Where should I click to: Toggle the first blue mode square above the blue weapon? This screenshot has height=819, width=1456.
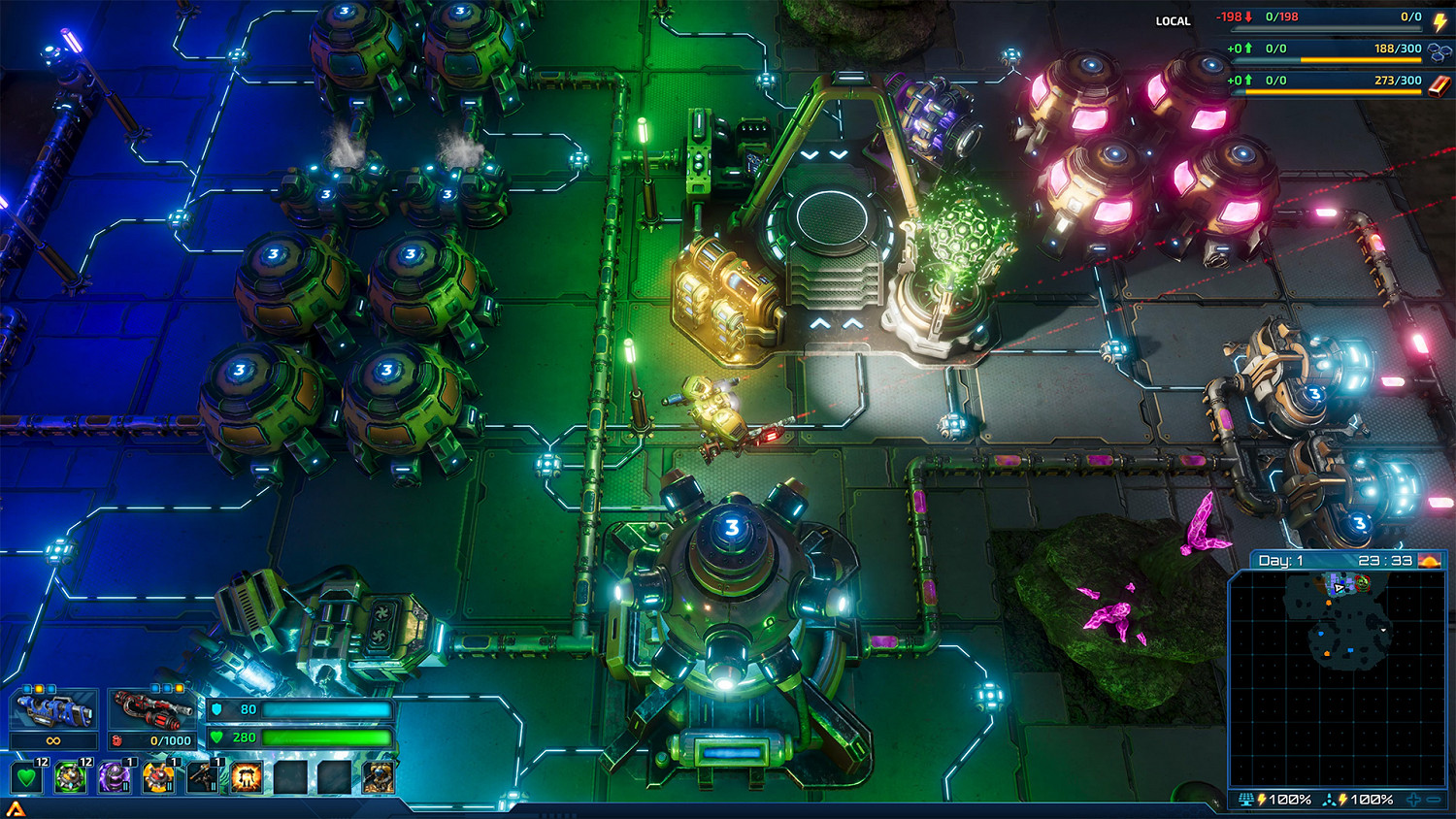[x=26, y=688]
